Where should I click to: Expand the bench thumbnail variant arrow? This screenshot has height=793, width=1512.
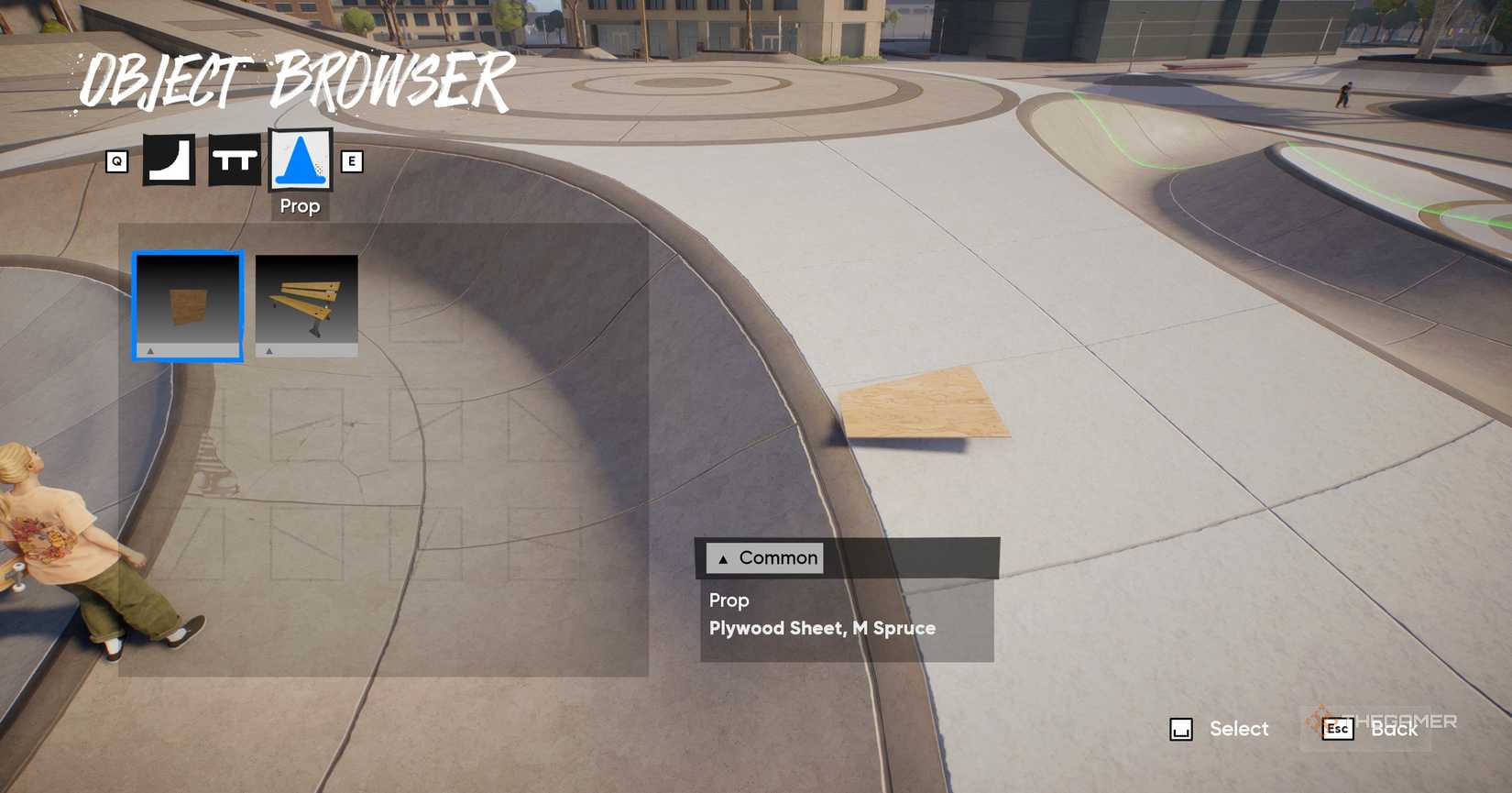[268, 349]
